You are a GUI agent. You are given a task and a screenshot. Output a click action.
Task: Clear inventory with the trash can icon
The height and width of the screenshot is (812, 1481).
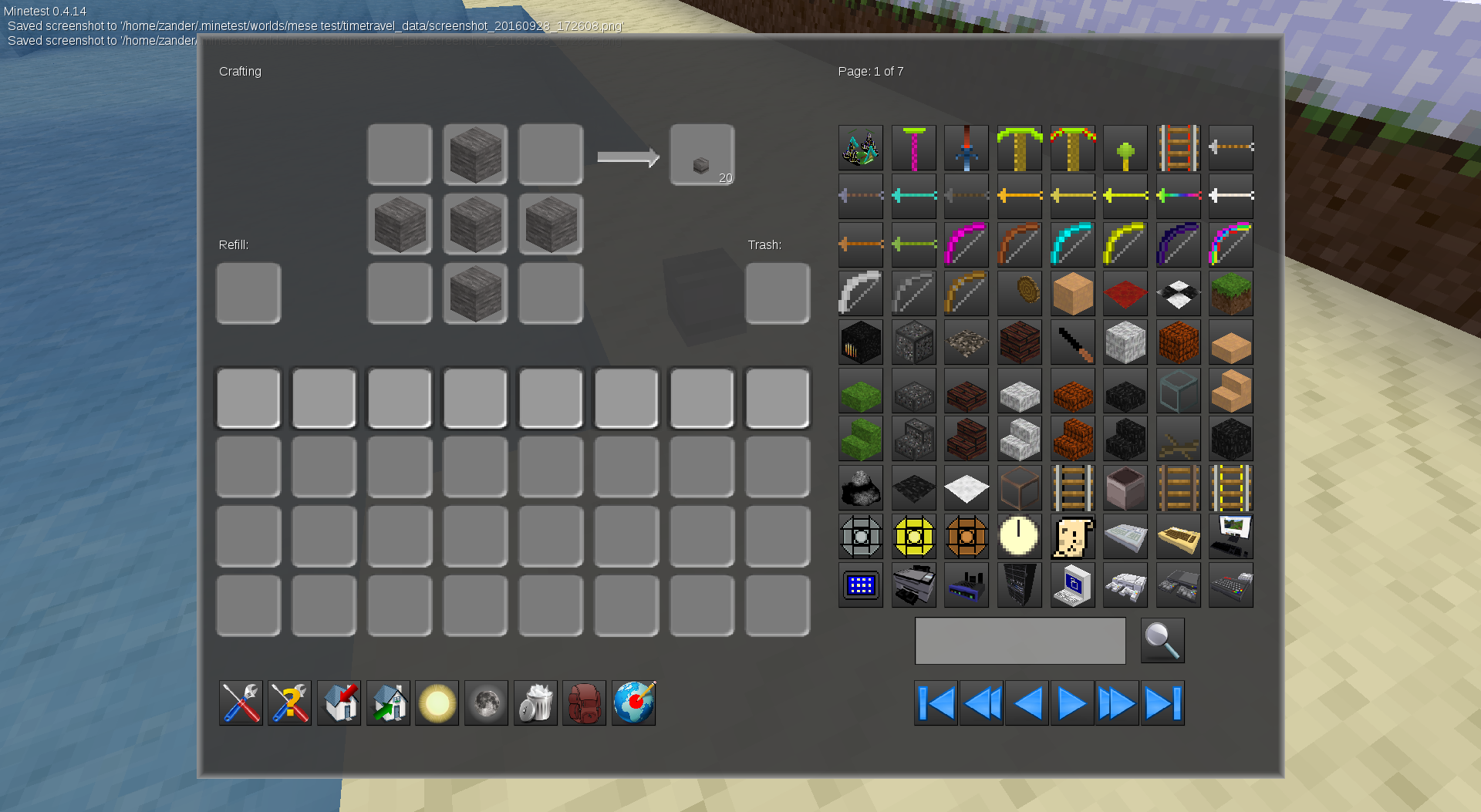[535, 702]
